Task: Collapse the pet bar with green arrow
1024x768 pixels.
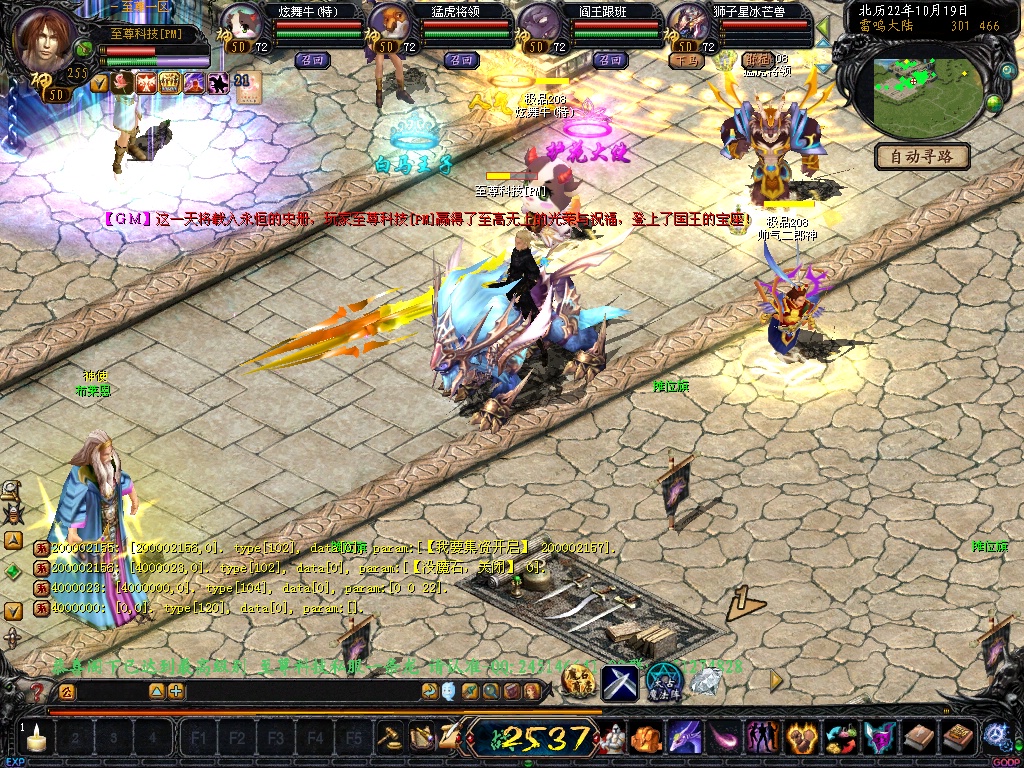Action: click(823, 26)
